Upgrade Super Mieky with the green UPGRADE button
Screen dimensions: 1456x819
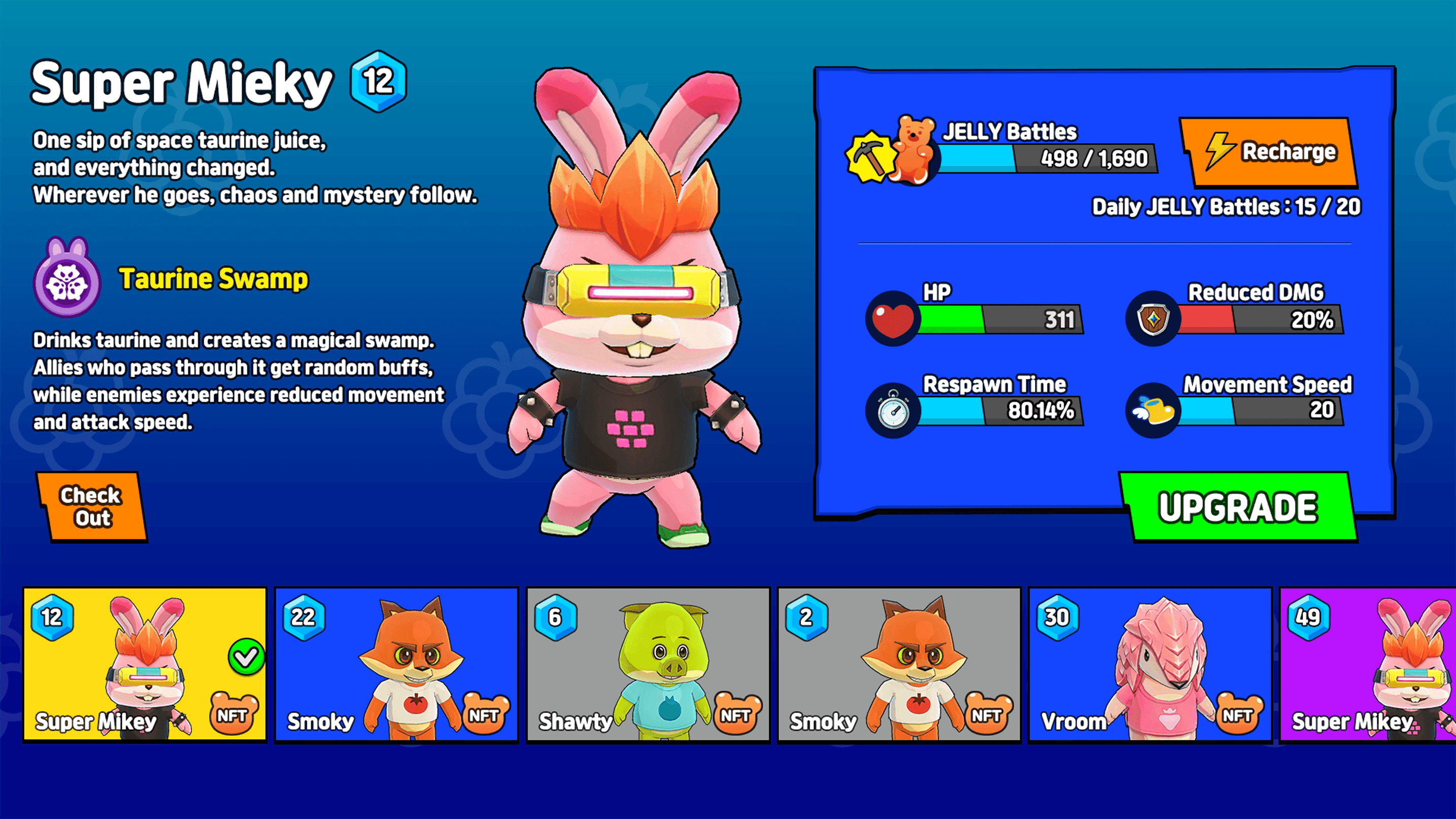[x=1238, y=507]
